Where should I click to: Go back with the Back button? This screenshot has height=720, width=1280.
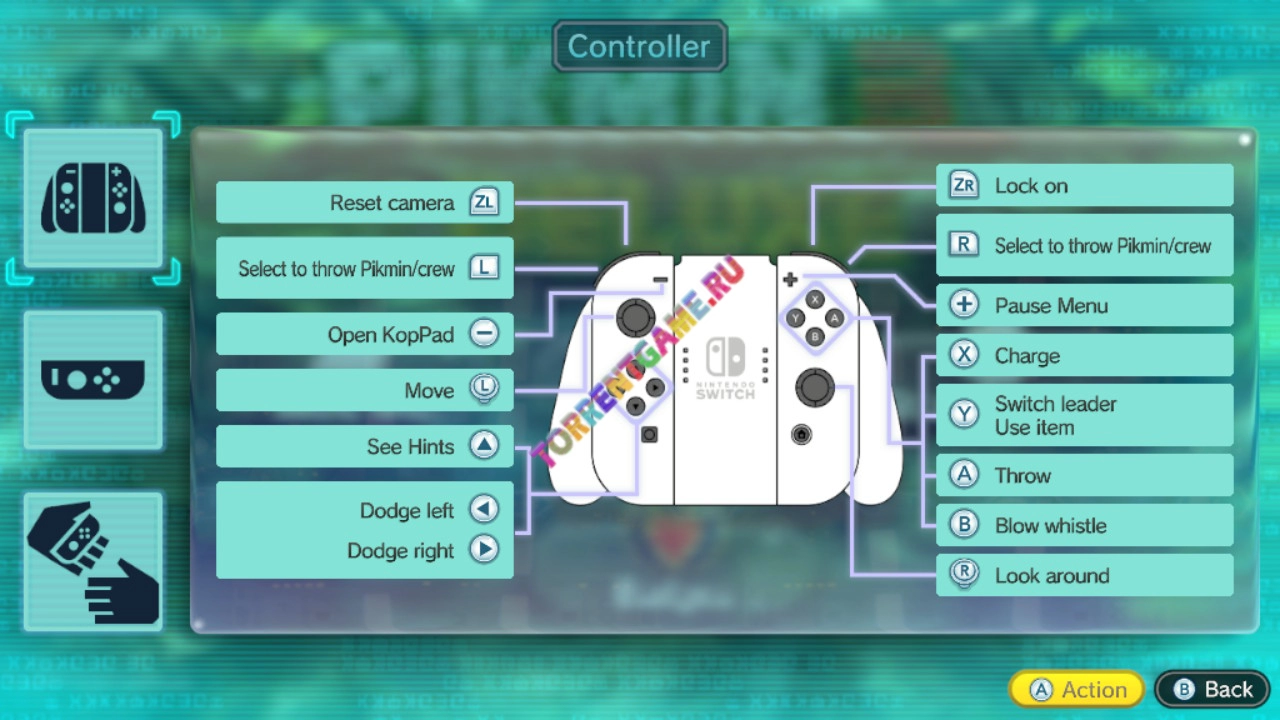pyautogui.click(x=1212, y=689)
